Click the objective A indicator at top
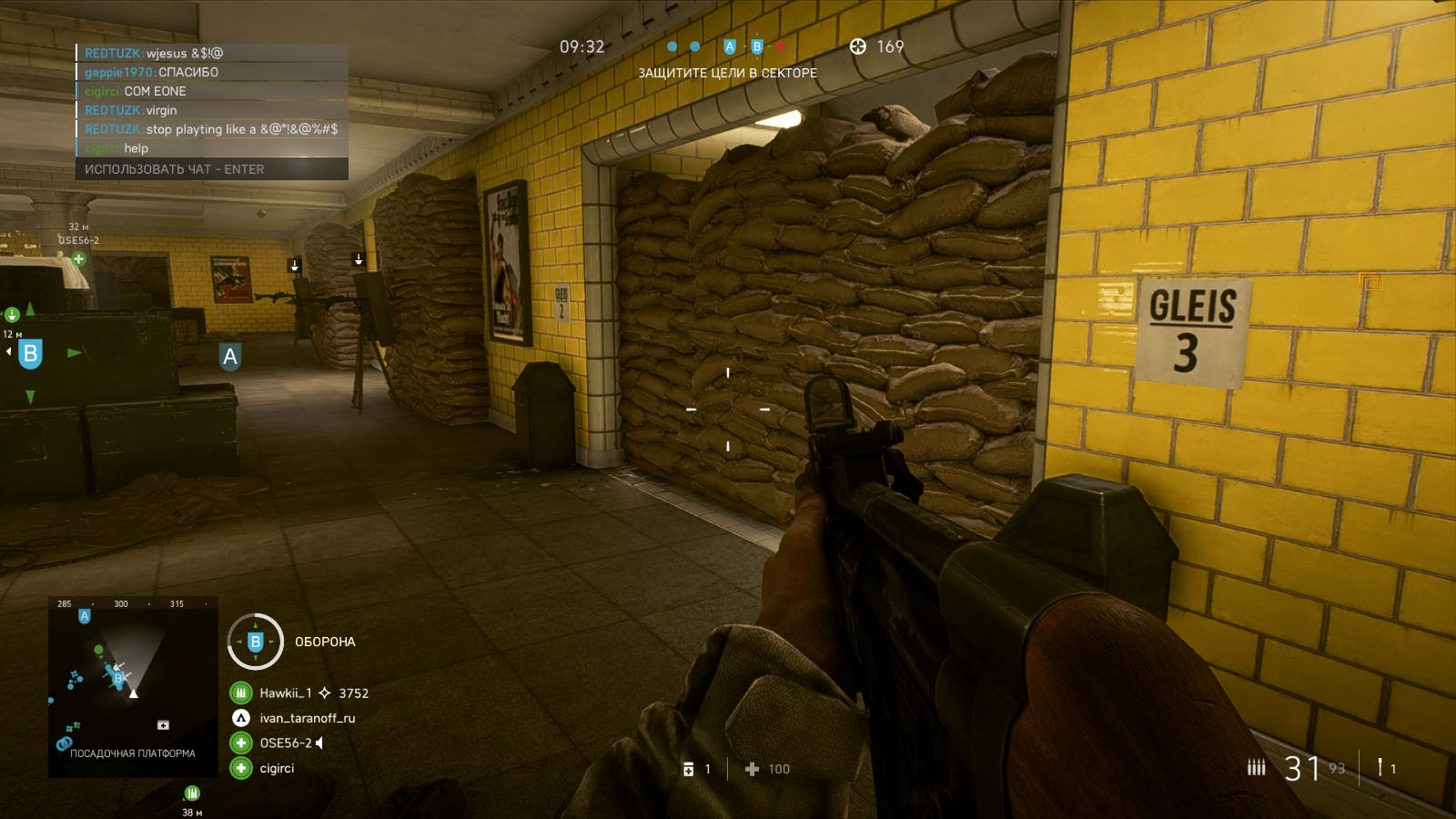This screenshot has width=1456, height=819. [729, 46]
